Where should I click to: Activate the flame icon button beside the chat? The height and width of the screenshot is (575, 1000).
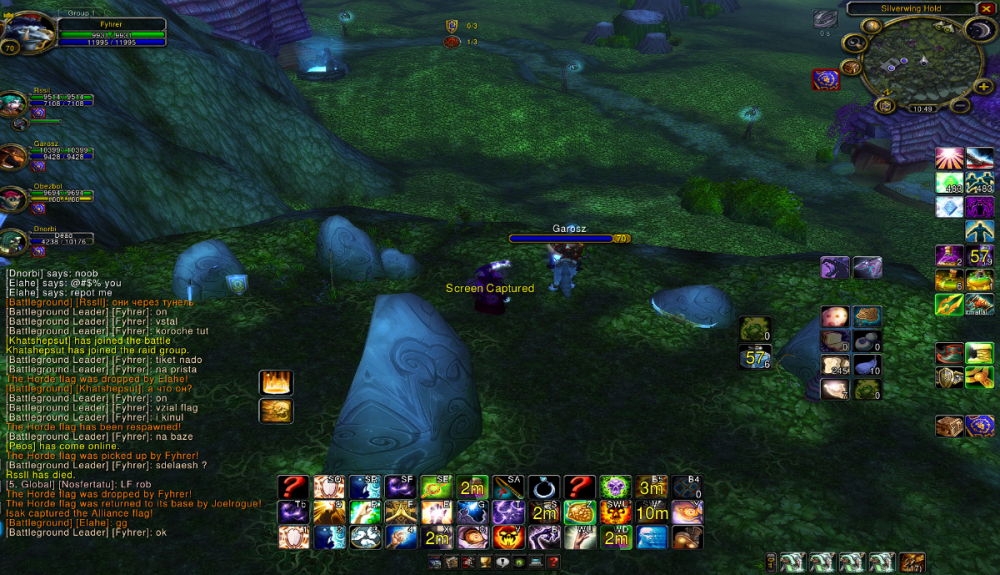click(x=275, y=382)
